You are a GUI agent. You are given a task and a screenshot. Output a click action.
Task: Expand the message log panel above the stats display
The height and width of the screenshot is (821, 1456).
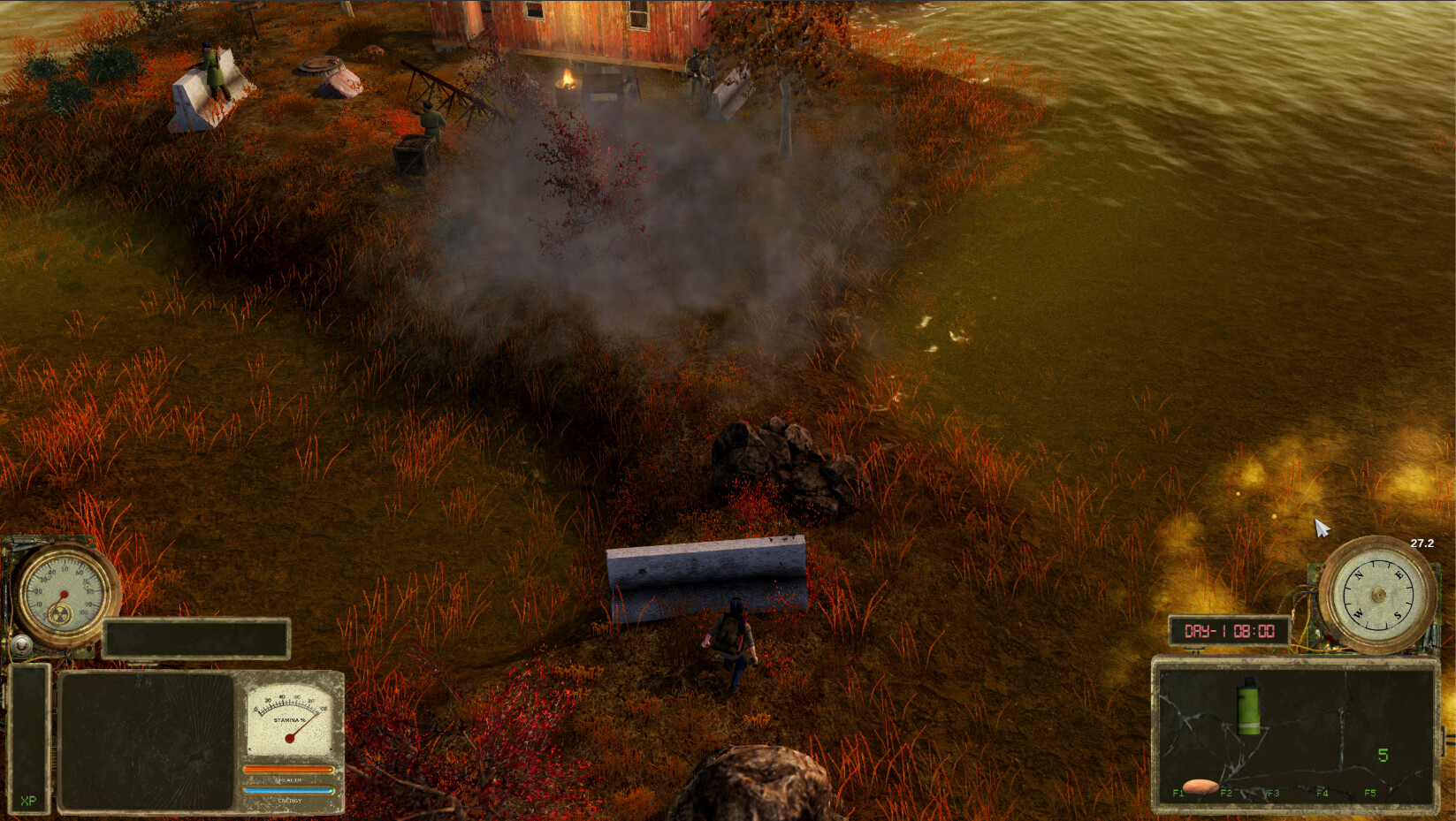coord(194,640)
